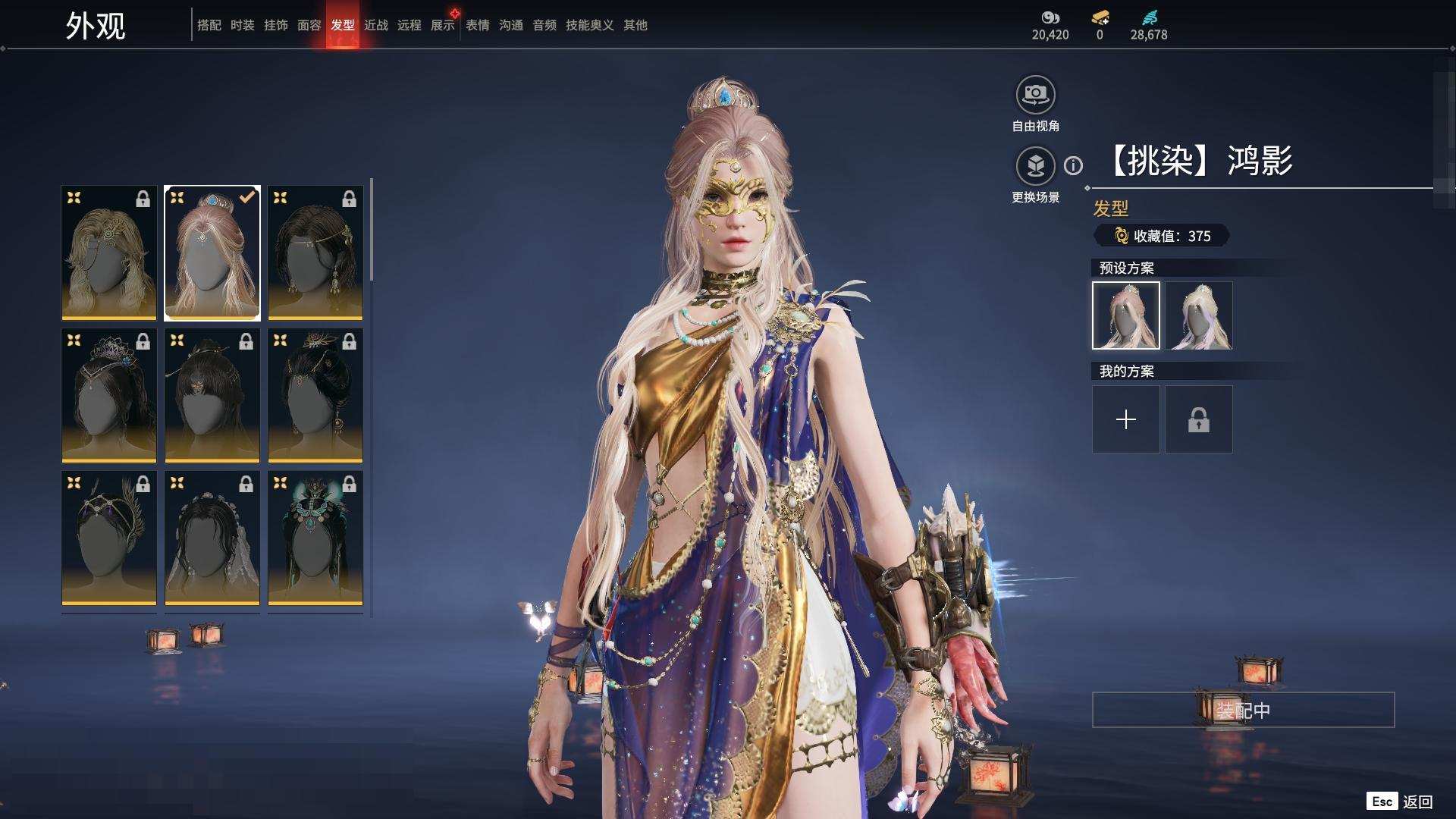This screenshot has height=819, width=1456.
Task: Switch to the 远程 ranged tab
Action: [x=409, y=25]
